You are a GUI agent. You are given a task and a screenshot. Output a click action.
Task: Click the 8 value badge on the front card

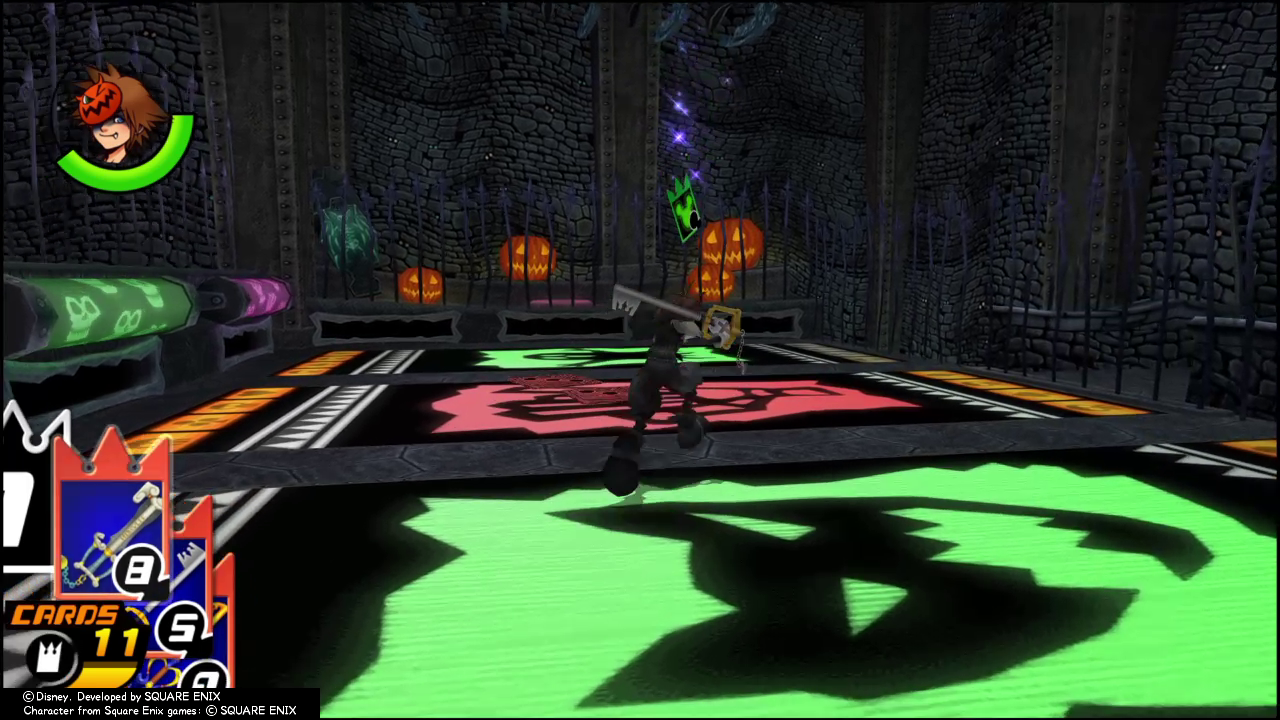[140, 567]
